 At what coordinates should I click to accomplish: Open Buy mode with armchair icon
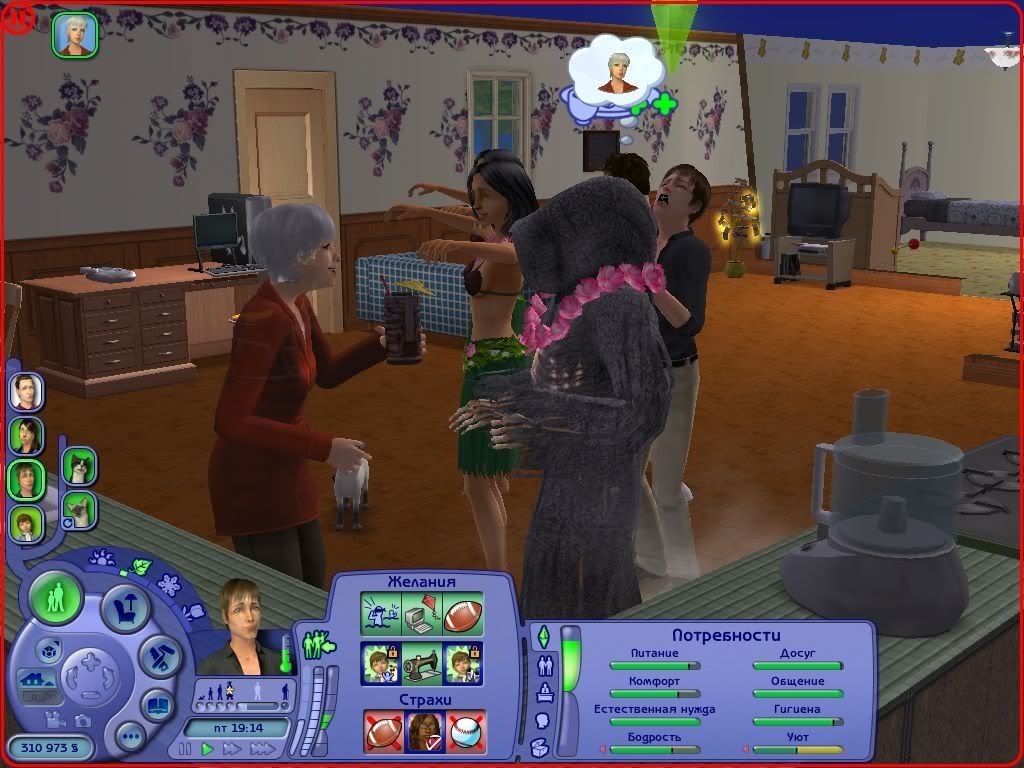pos(126,607)
